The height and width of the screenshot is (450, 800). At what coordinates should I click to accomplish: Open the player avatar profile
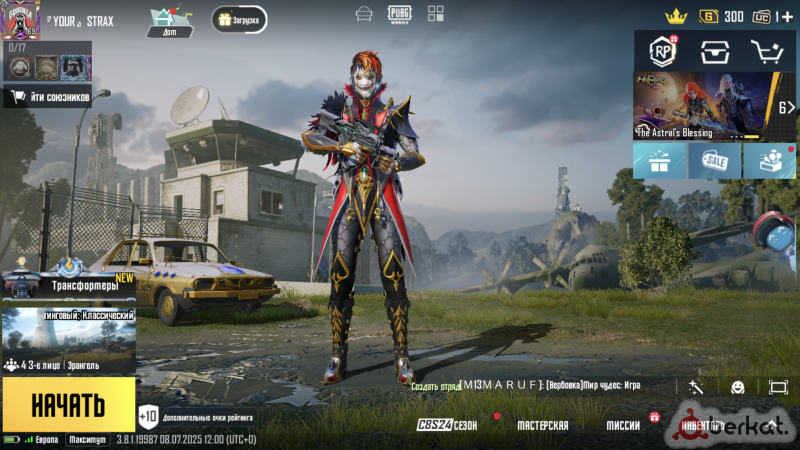point(20,20)
